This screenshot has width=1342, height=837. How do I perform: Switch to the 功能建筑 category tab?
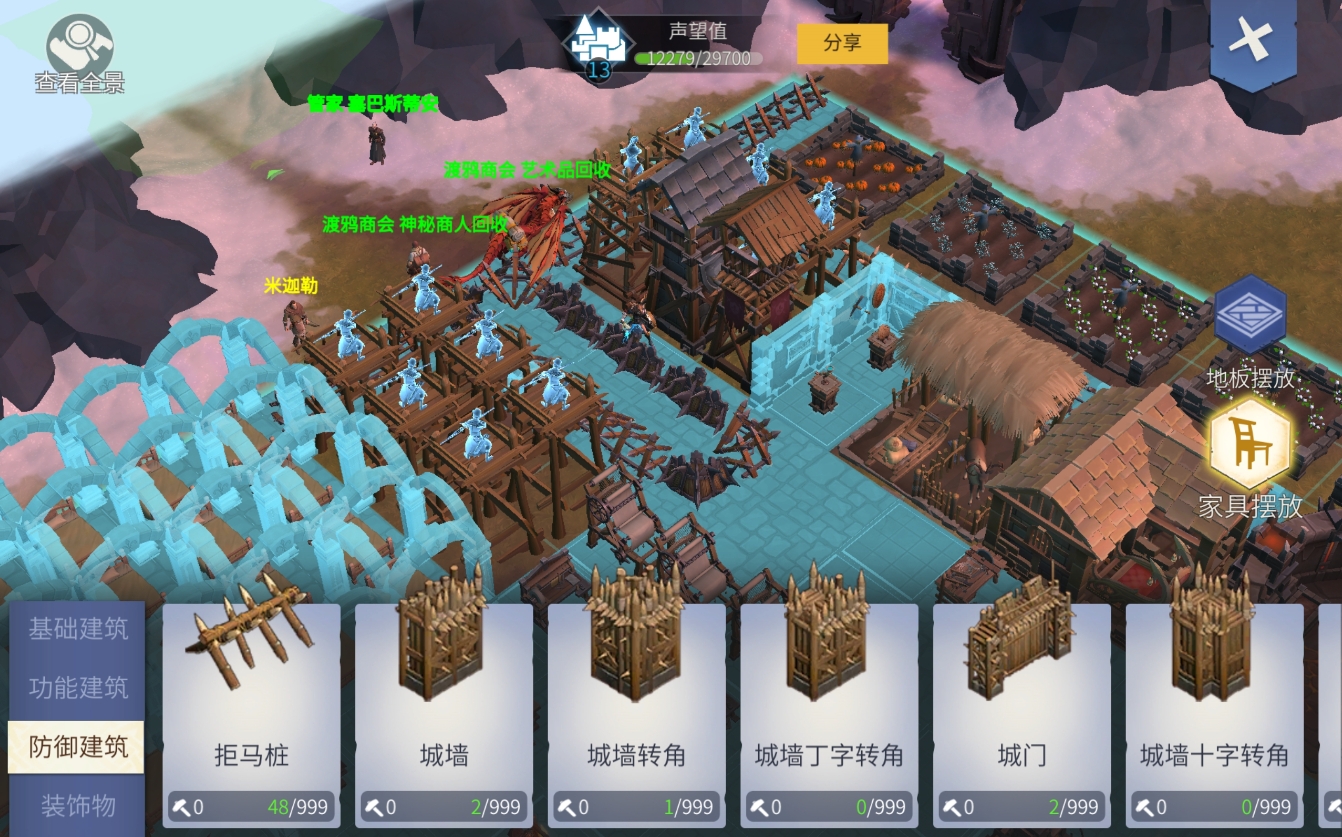coord(78,688)
